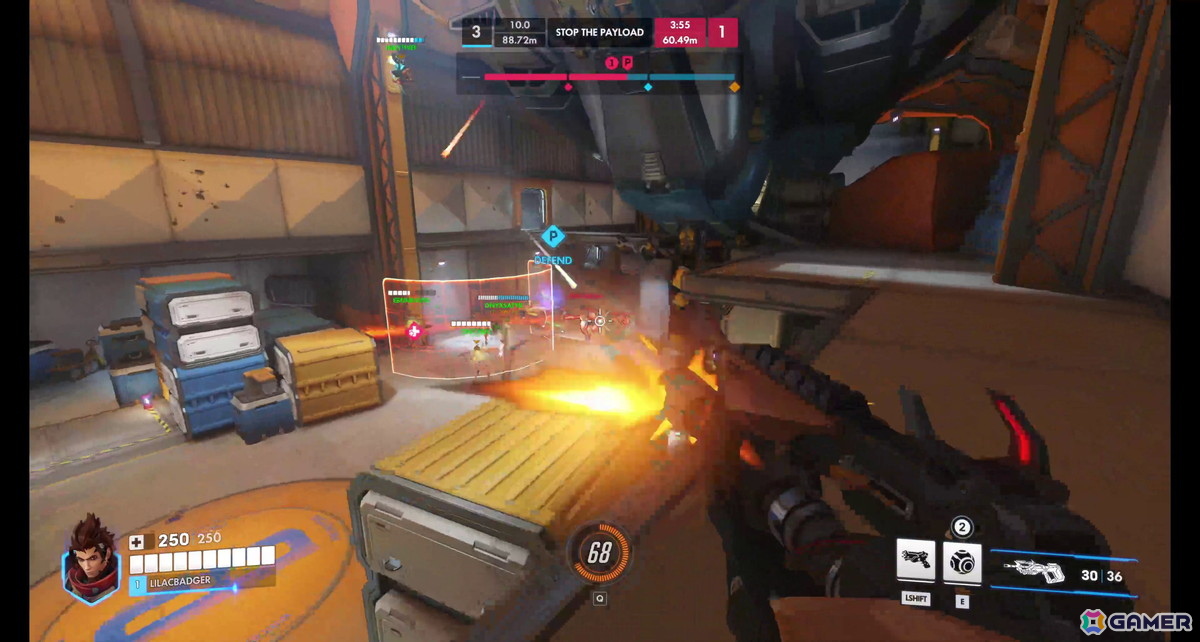Click the Stop the Payload objective banner
Screen dimensions: 1200x642
pos(600,32)
